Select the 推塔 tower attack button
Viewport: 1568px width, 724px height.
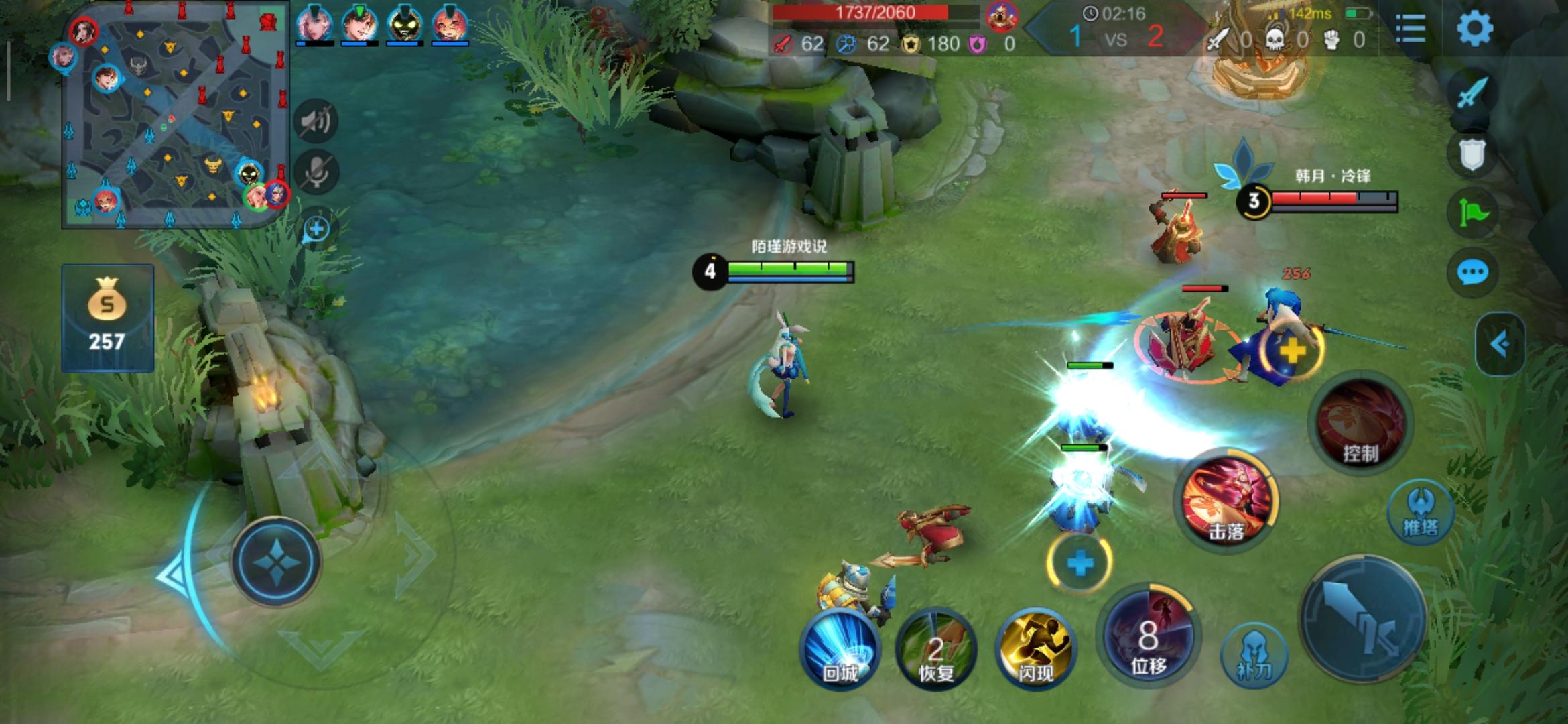click(x=1421, y=513)
